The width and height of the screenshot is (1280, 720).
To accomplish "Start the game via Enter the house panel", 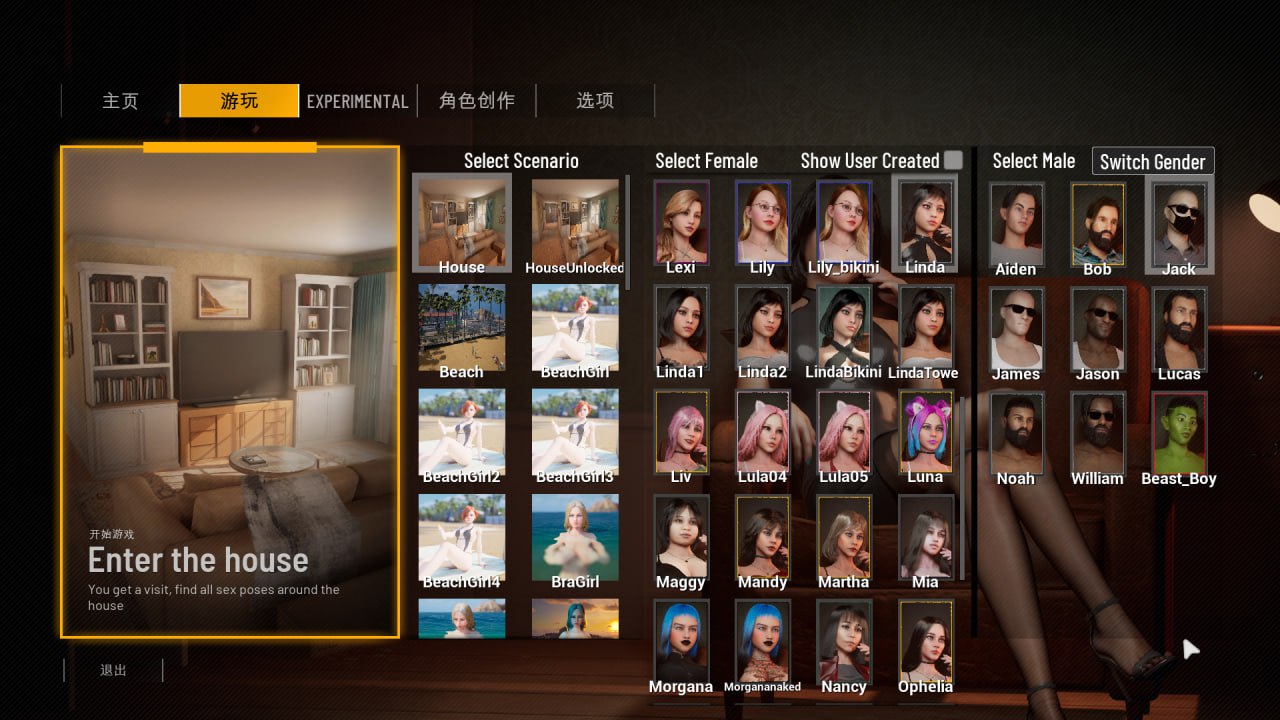I will 230,391.
